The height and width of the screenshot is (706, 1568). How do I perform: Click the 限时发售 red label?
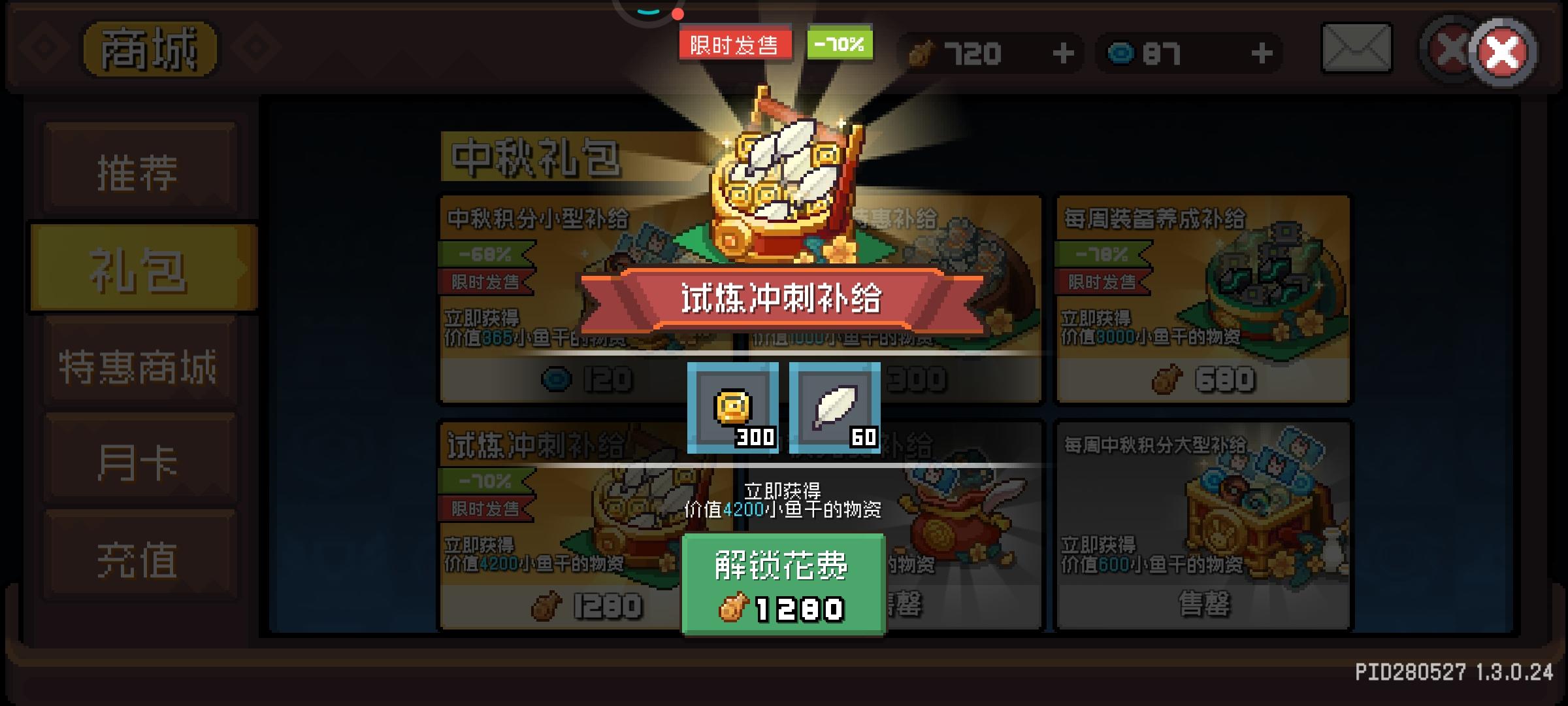point(735,44)
